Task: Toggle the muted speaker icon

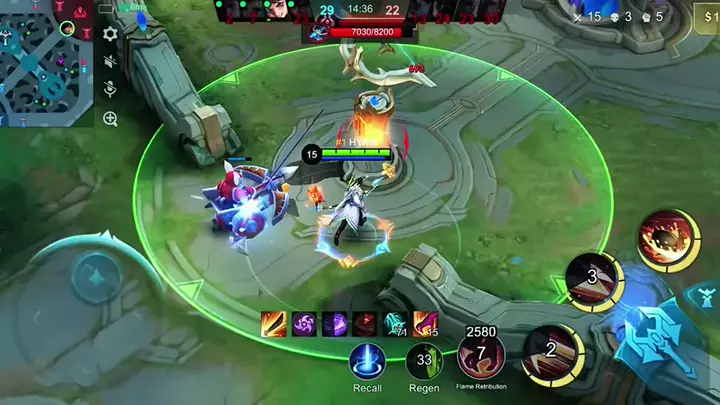Action: click(110, 62)
